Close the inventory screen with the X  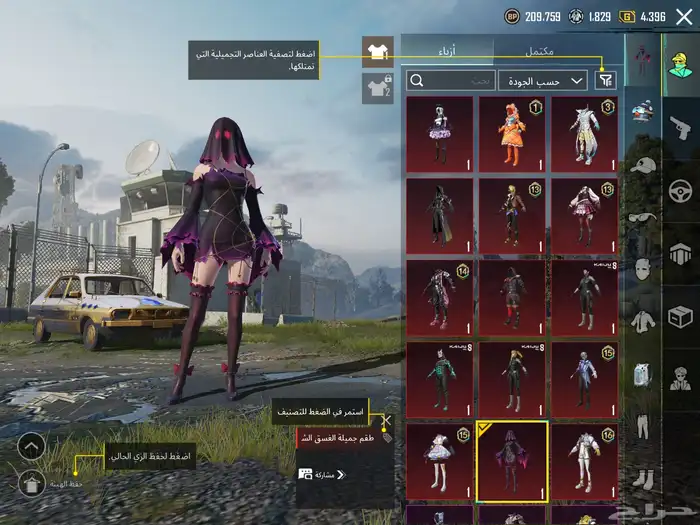click(x=684, y=17)
